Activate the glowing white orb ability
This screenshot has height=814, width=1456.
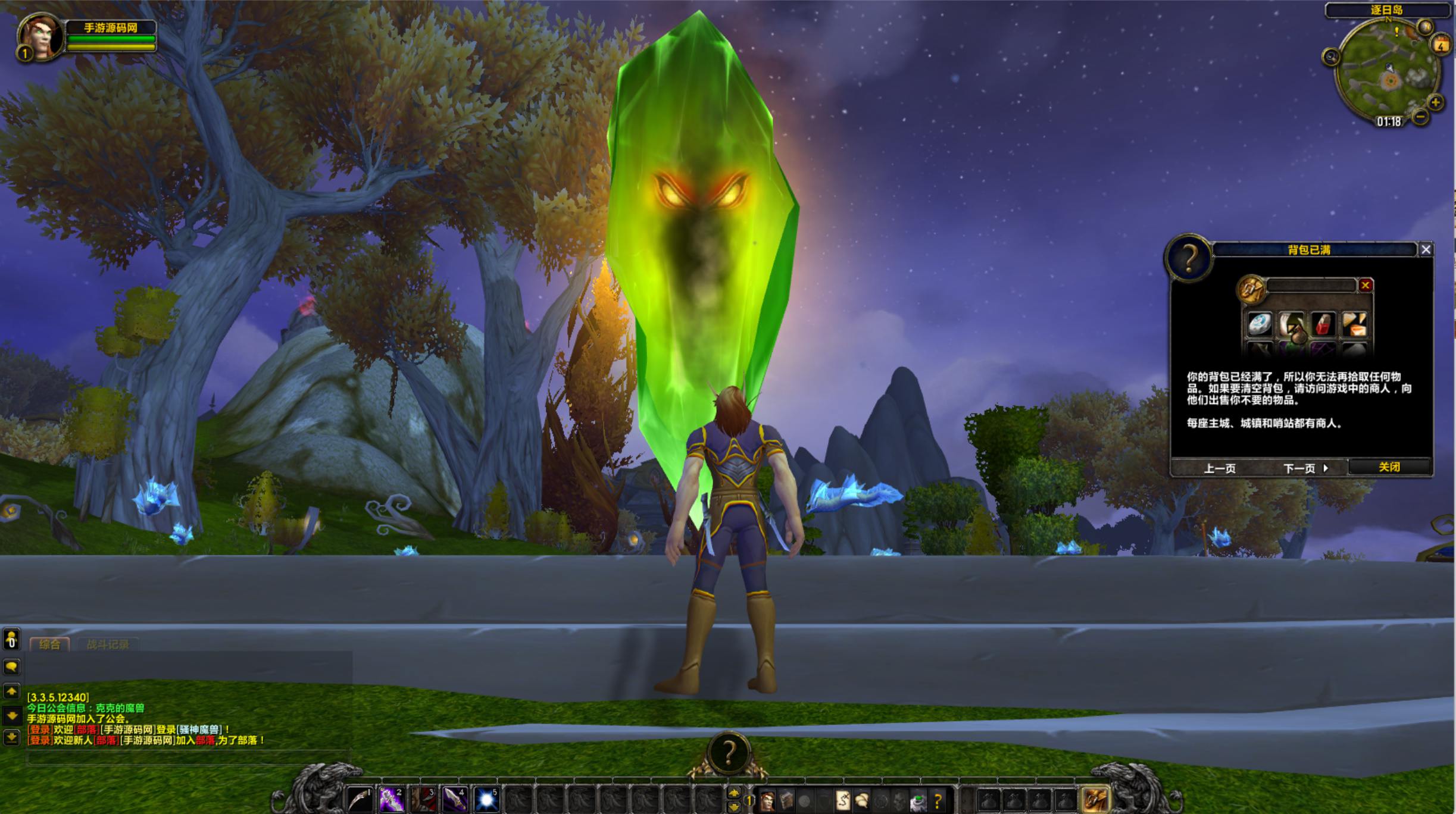[x=486, y=799]
